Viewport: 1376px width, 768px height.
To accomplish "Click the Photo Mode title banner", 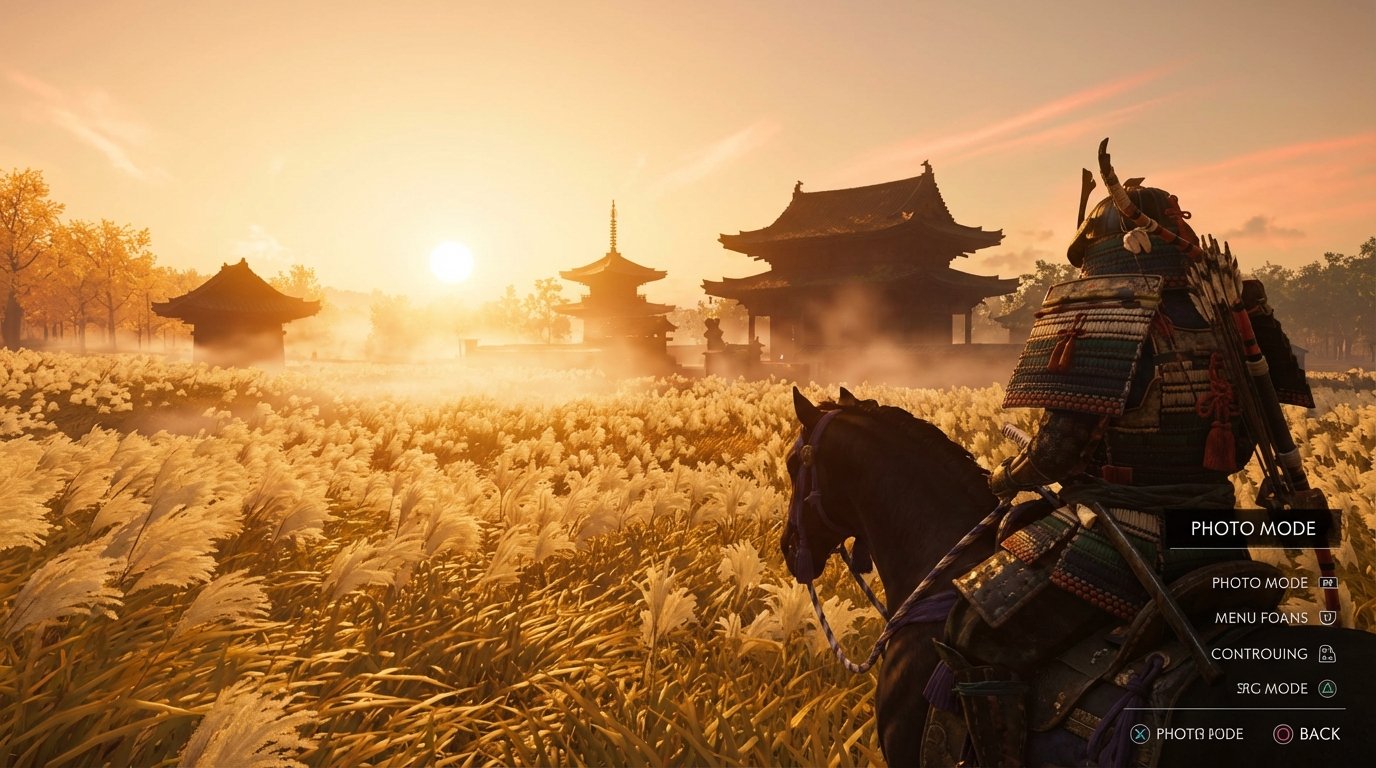I will click(x=1255, y=528).
